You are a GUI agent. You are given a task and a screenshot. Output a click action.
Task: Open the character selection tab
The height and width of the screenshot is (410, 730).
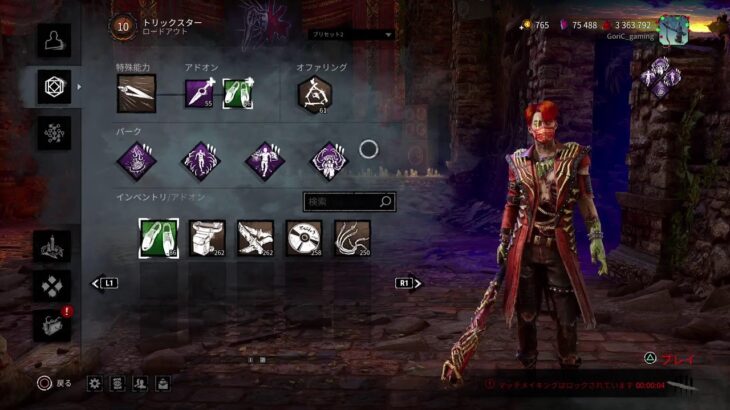[54, 39]
